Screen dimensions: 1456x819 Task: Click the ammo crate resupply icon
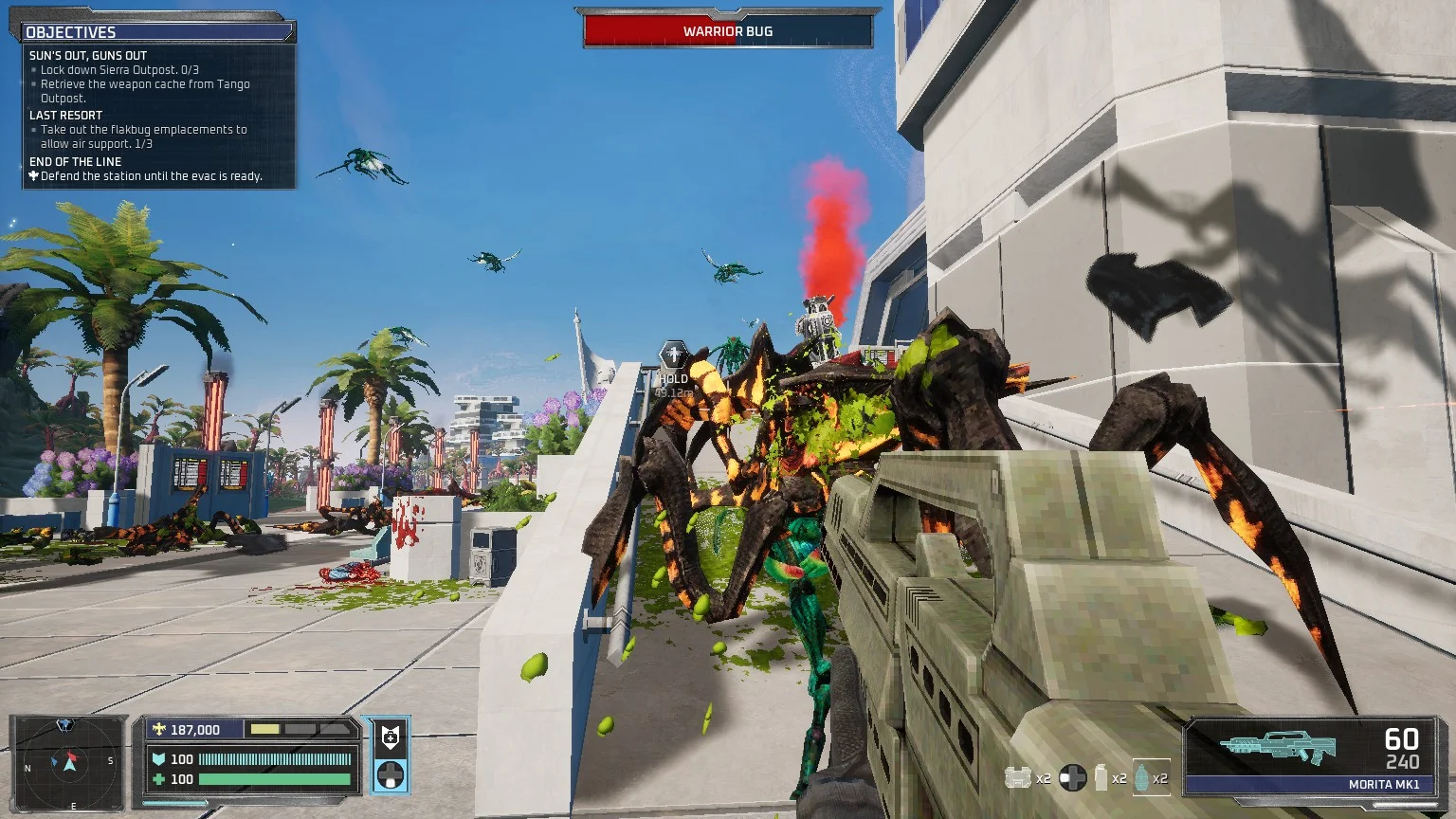(1017, 775)
